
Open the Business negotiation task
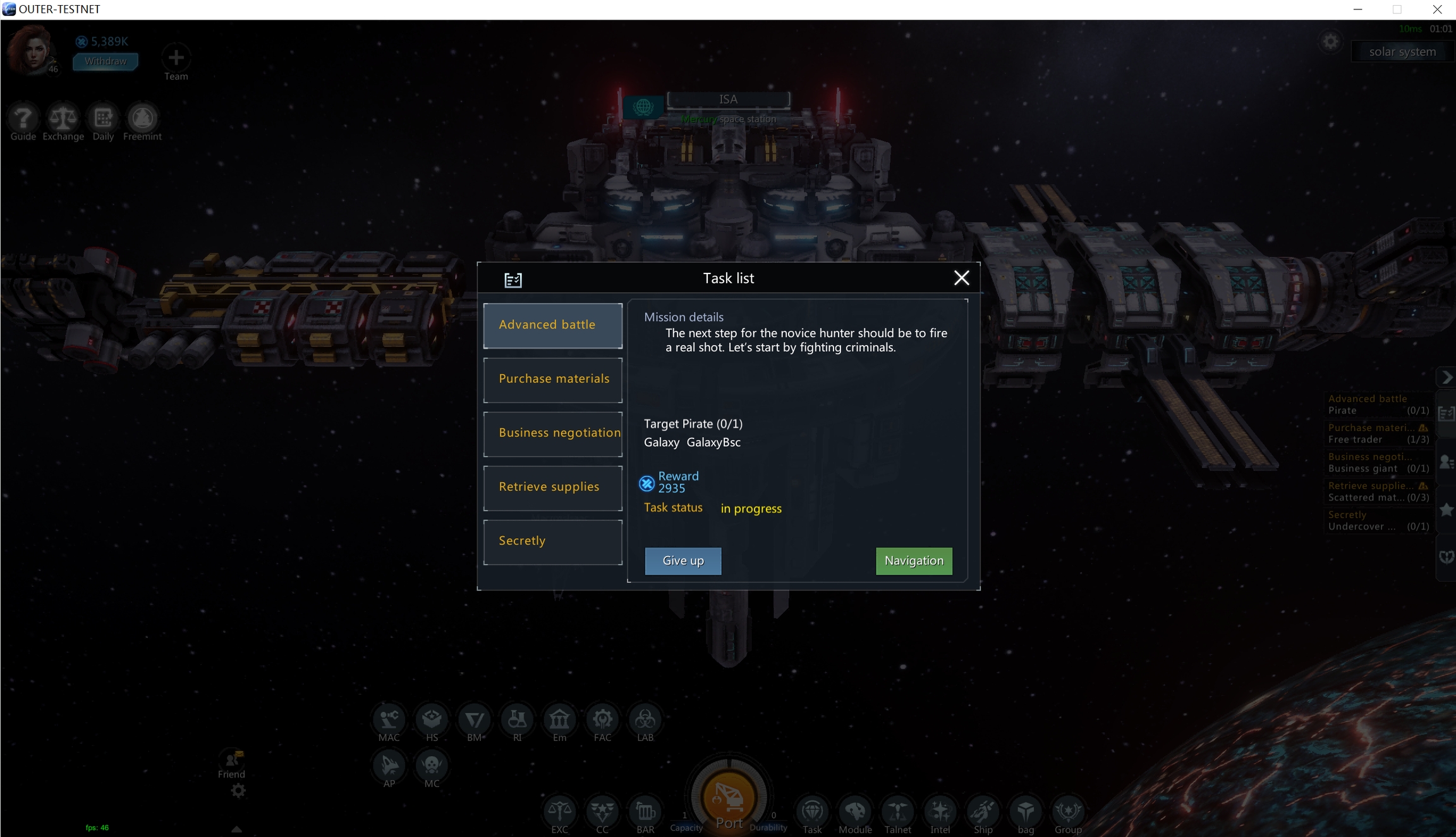click(x=552, y=433)
